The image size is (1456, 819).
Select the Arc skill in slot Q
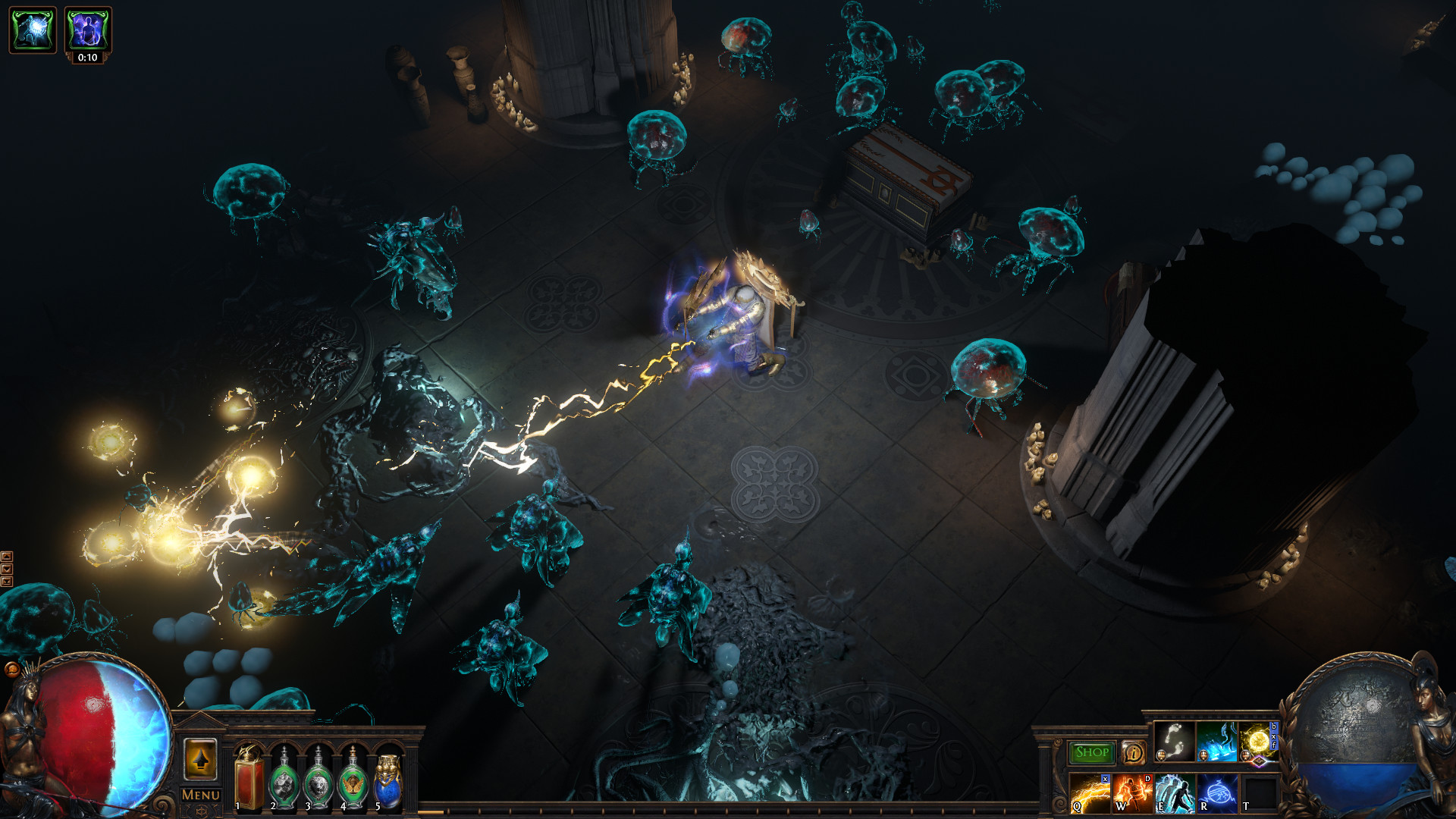(x=1090, y=795)
